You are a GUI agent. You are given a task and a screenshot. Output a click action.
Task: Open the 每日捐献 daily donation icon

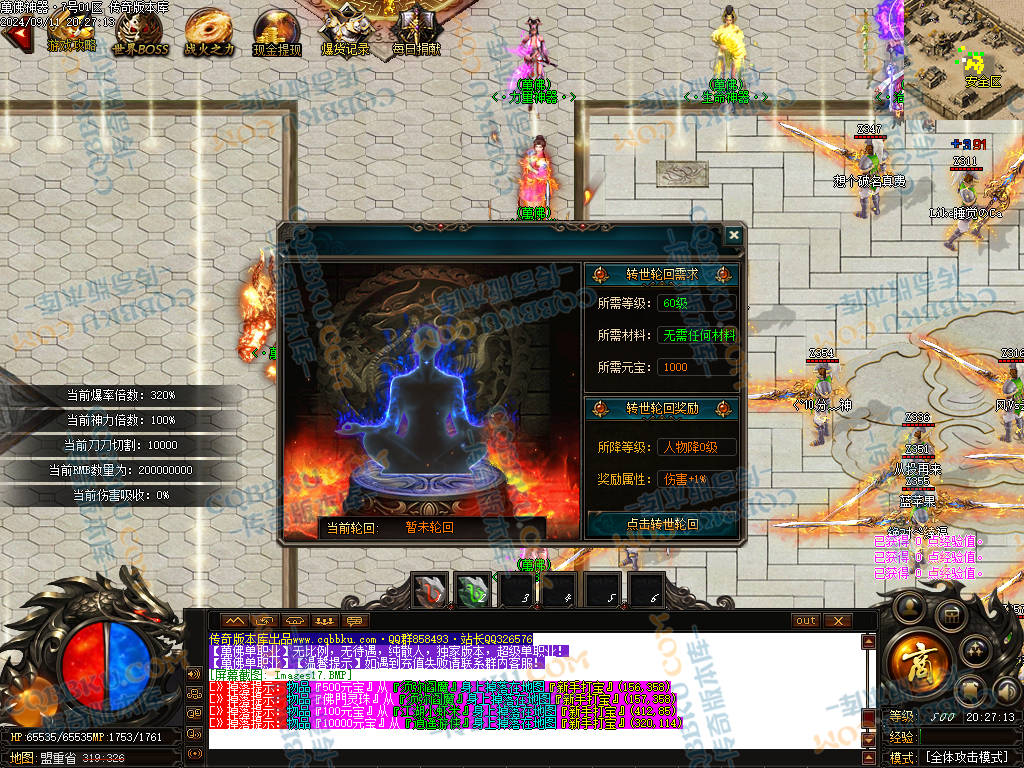(415, 31)
